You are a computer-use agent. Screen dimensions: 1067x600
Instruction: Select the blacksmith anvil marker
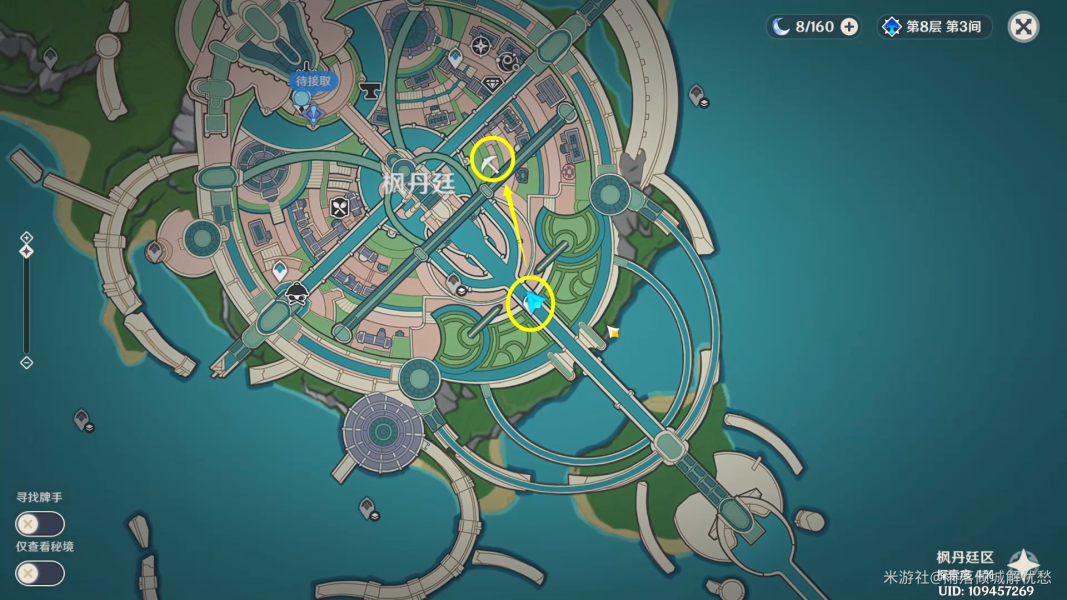[370, 91]
